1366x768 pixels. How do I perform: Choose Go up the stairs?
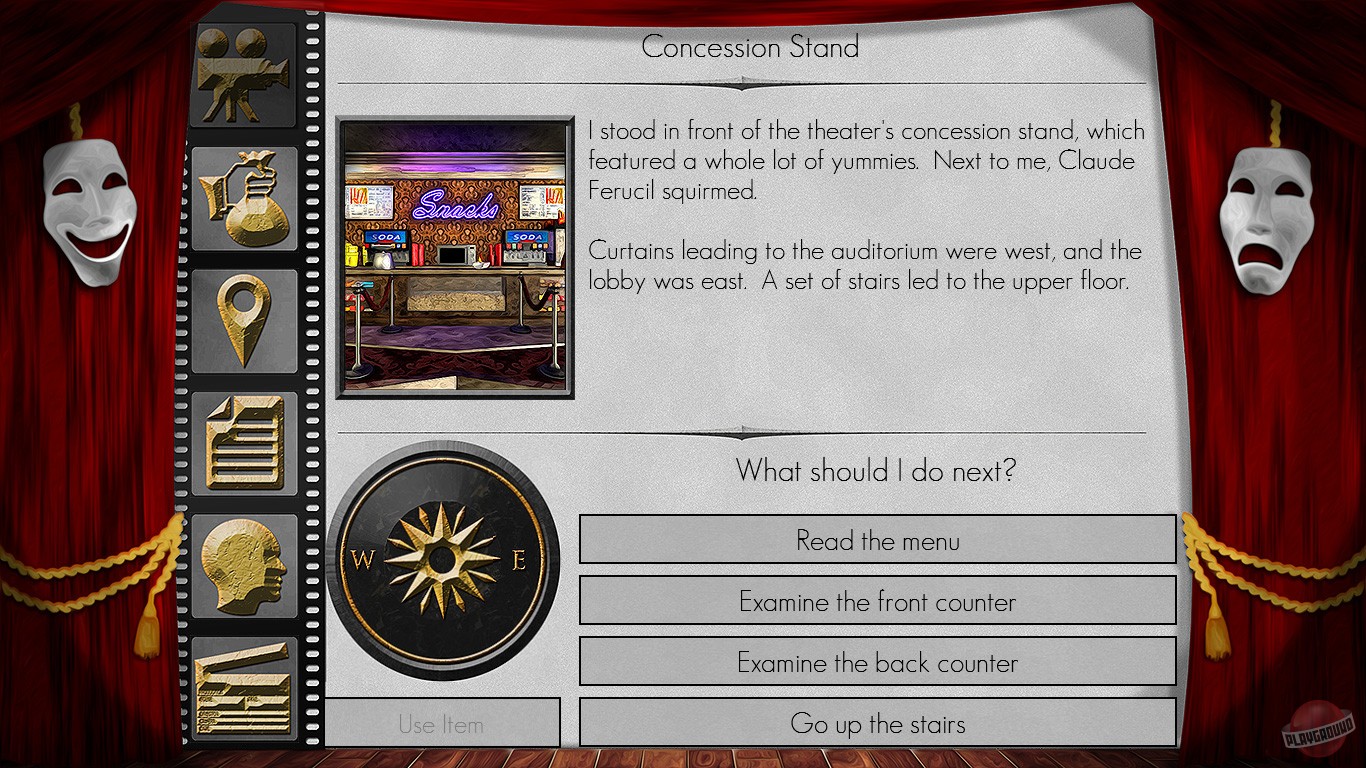pos(876,722)
